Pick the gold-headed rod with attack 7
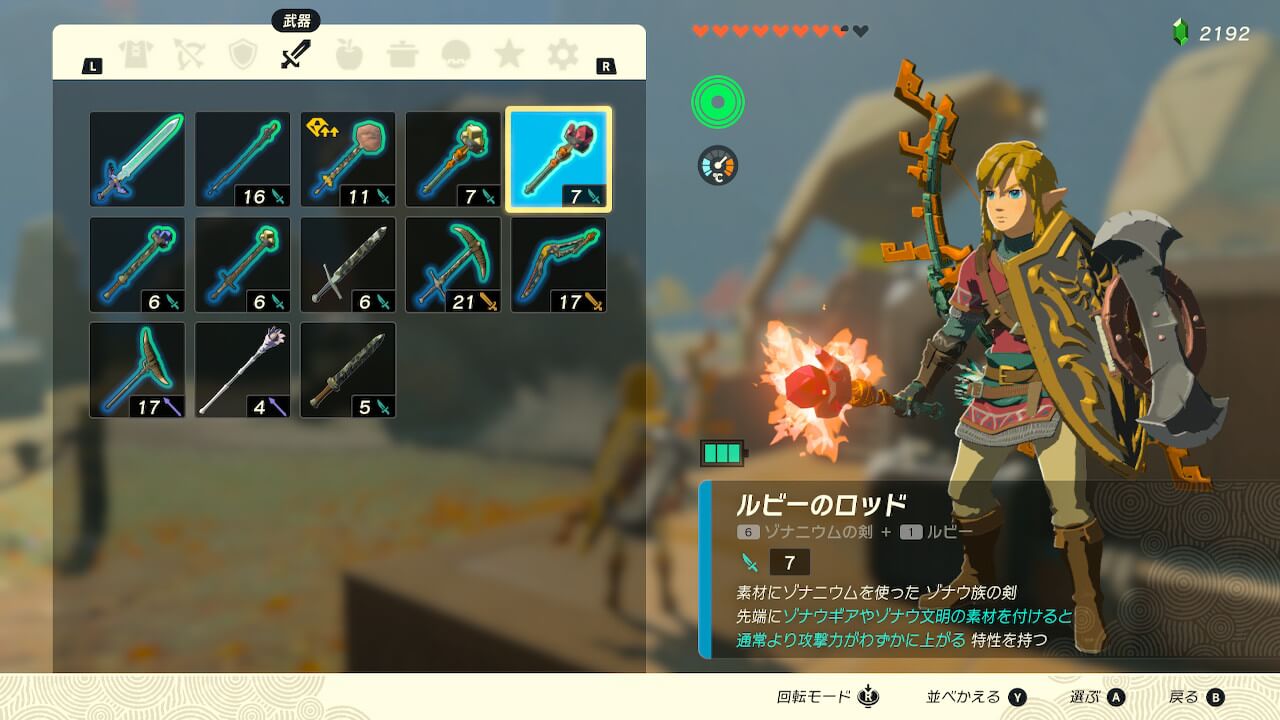This screenshot has width=1280, height=720. pos(453,160)
